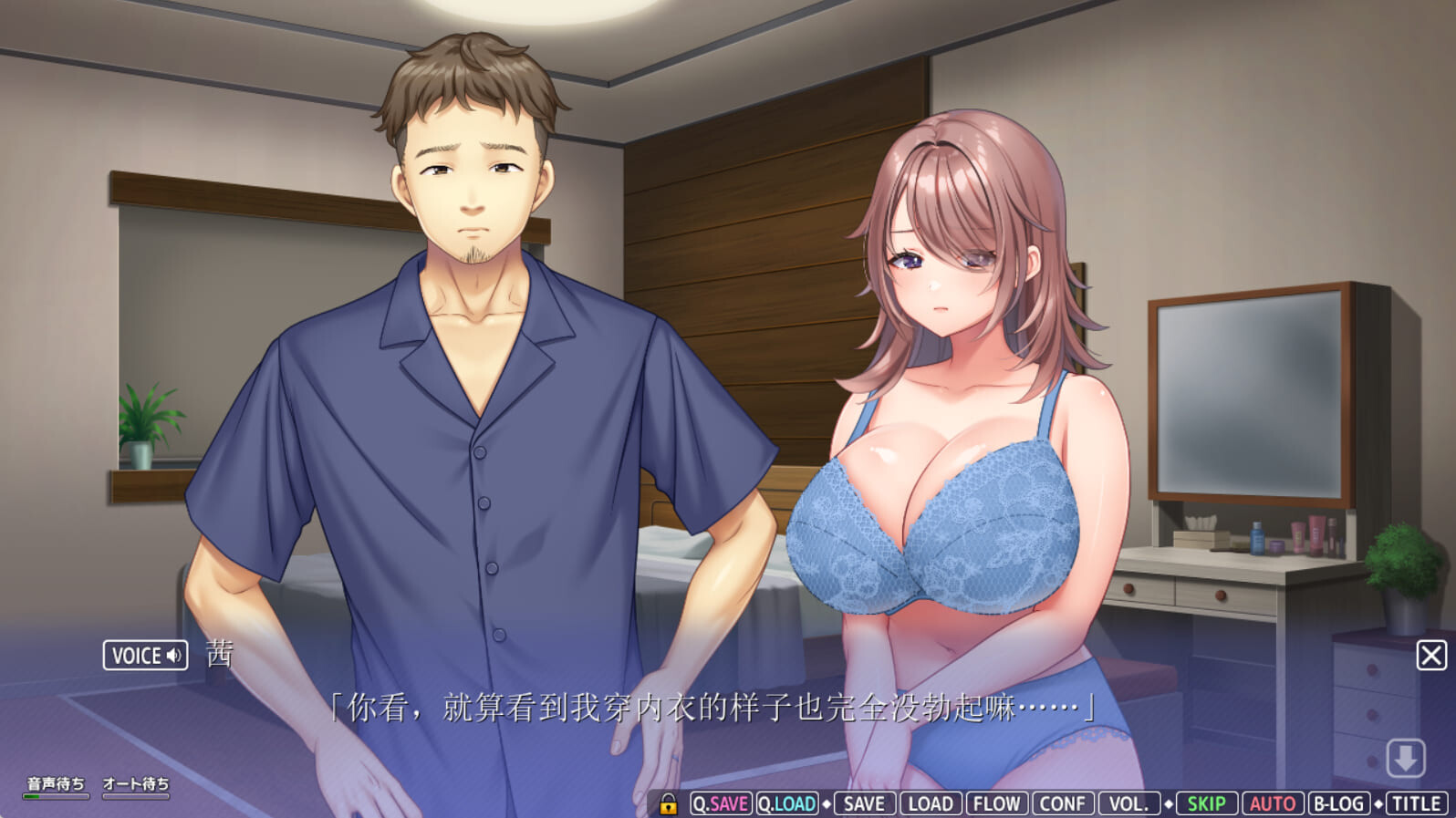The width and height of the screenshot is (1456, 818).
Task: Open the LOAD screen
Action: (930, 803)
